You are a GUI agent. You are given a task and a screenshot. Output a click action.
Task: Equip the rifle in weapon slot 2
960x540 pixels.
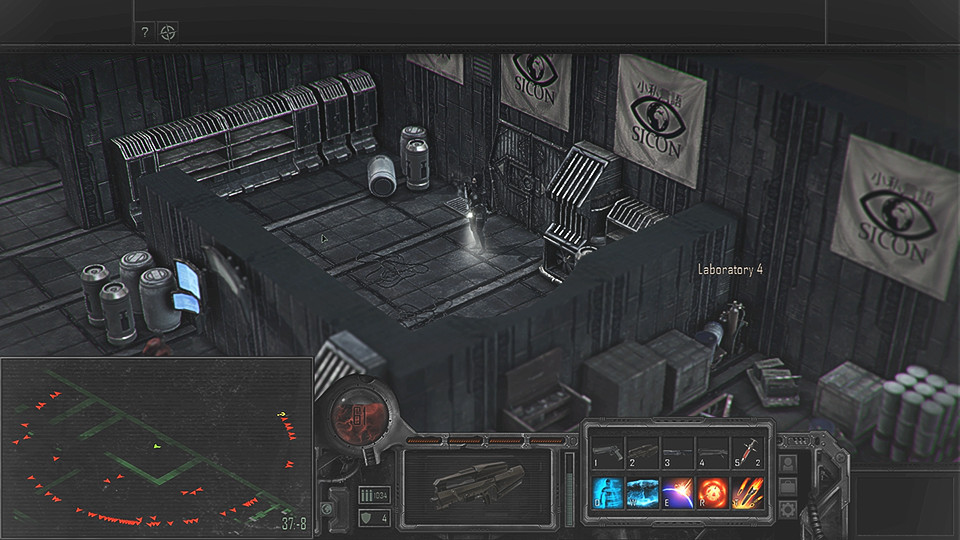coord(641,453)
